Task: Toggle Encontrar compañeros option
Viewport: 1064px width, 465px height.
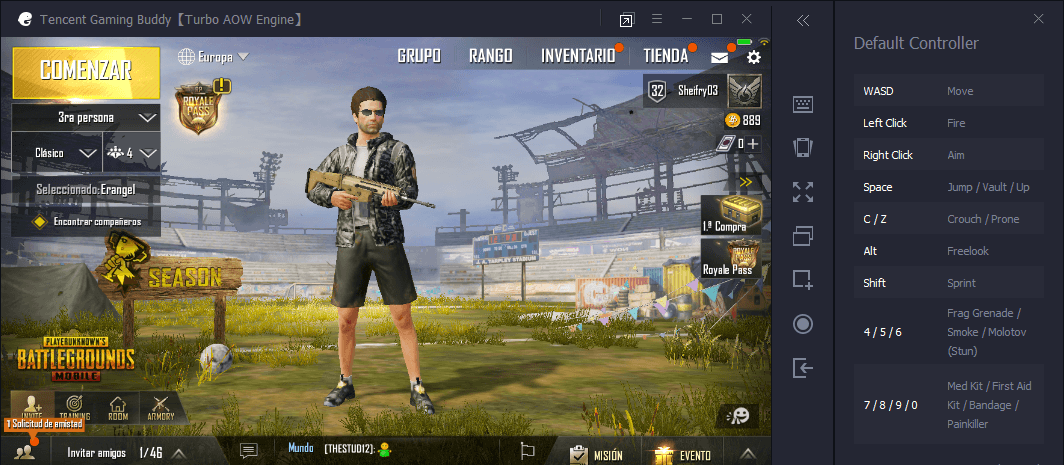Action: tap(42, 221)
